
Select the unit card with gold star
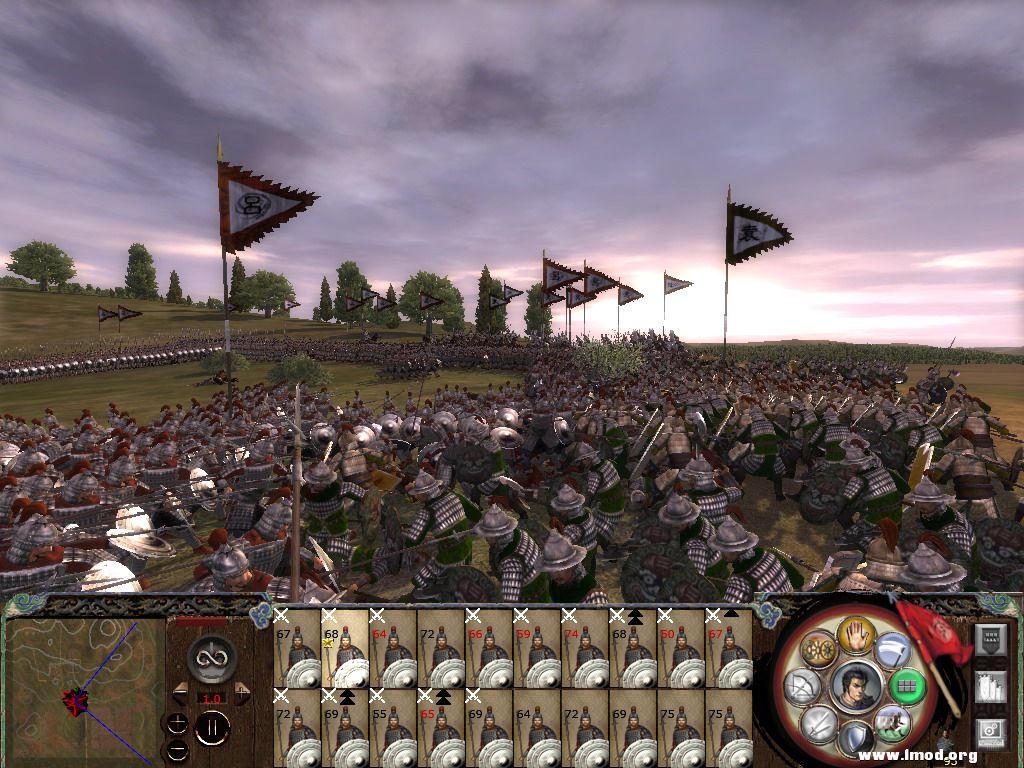[x=344, y=648]
